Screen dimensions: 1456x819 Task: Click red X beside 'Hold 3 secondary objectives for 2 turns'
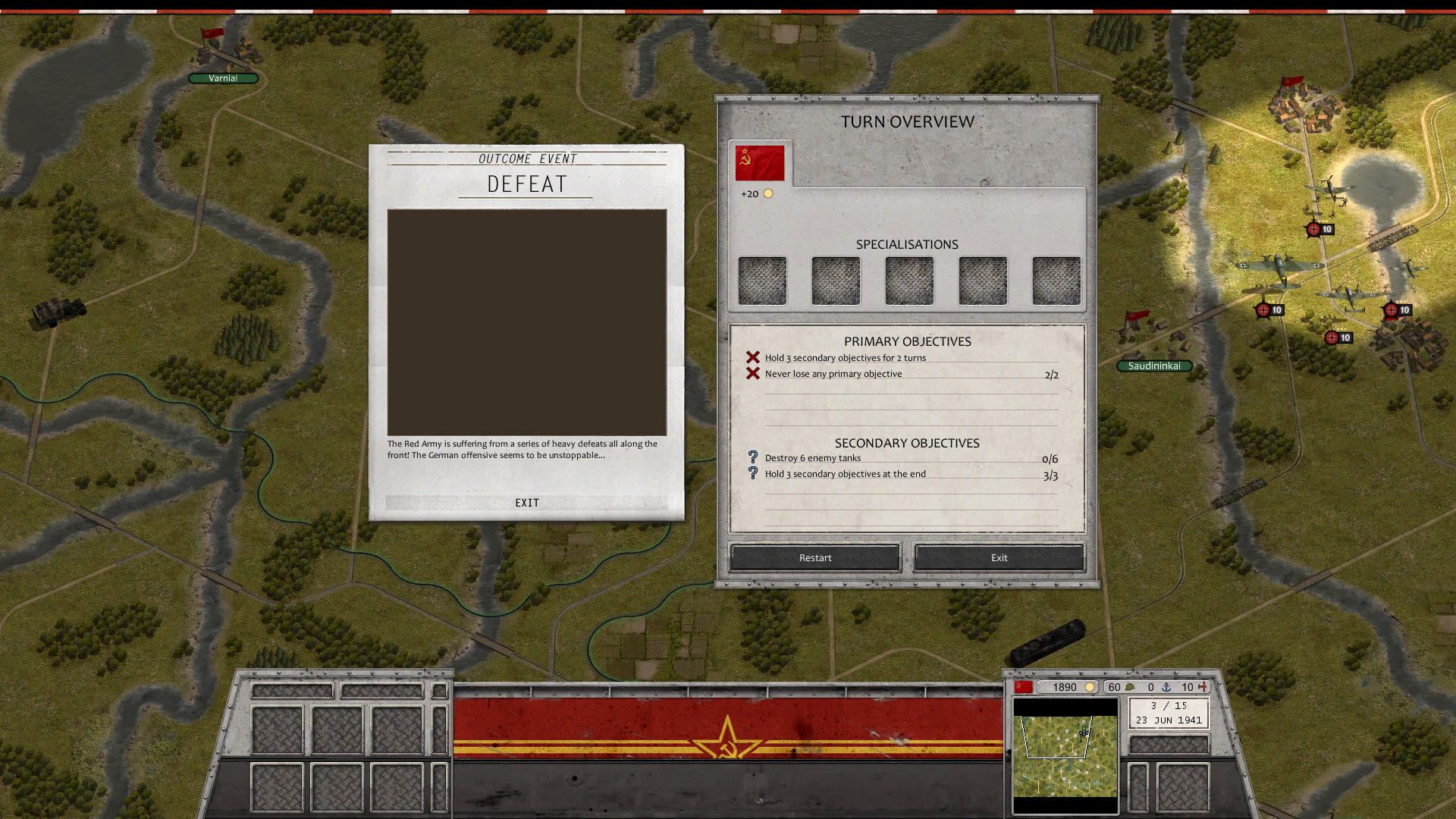point(752,356)
